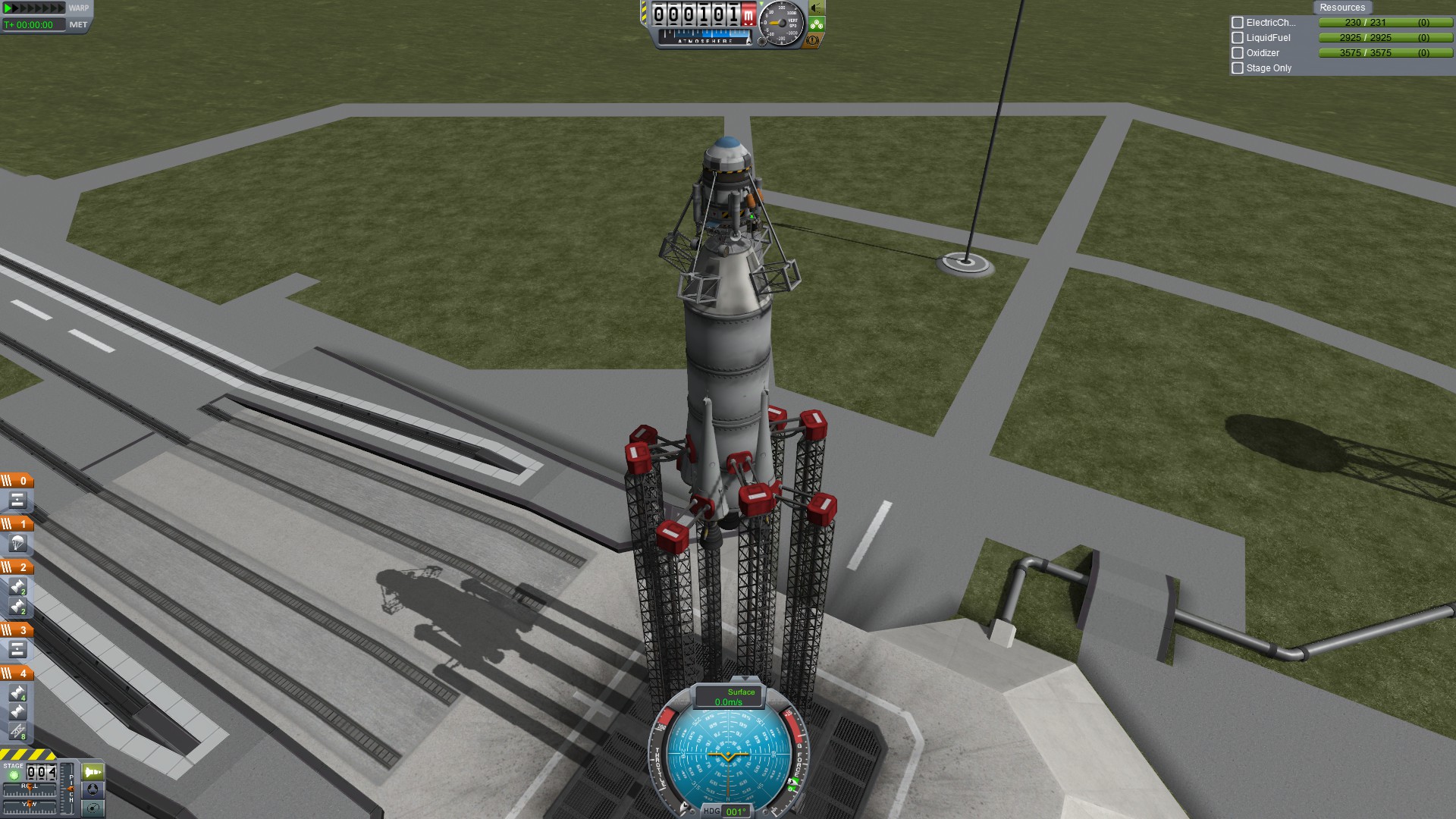The height and width of the screenshot is (819, 1456).
Task: Enable the Stage Only option
Action: [x=1238, y=68]
